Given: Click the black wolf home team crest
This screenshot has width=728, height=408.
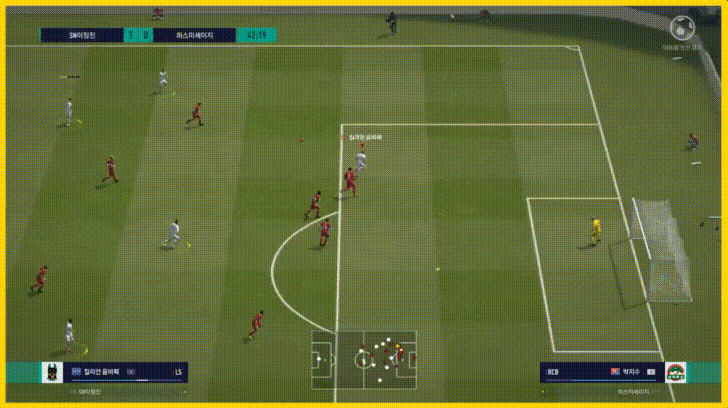Looking at the screenshot, I should [x=47, y=372].
